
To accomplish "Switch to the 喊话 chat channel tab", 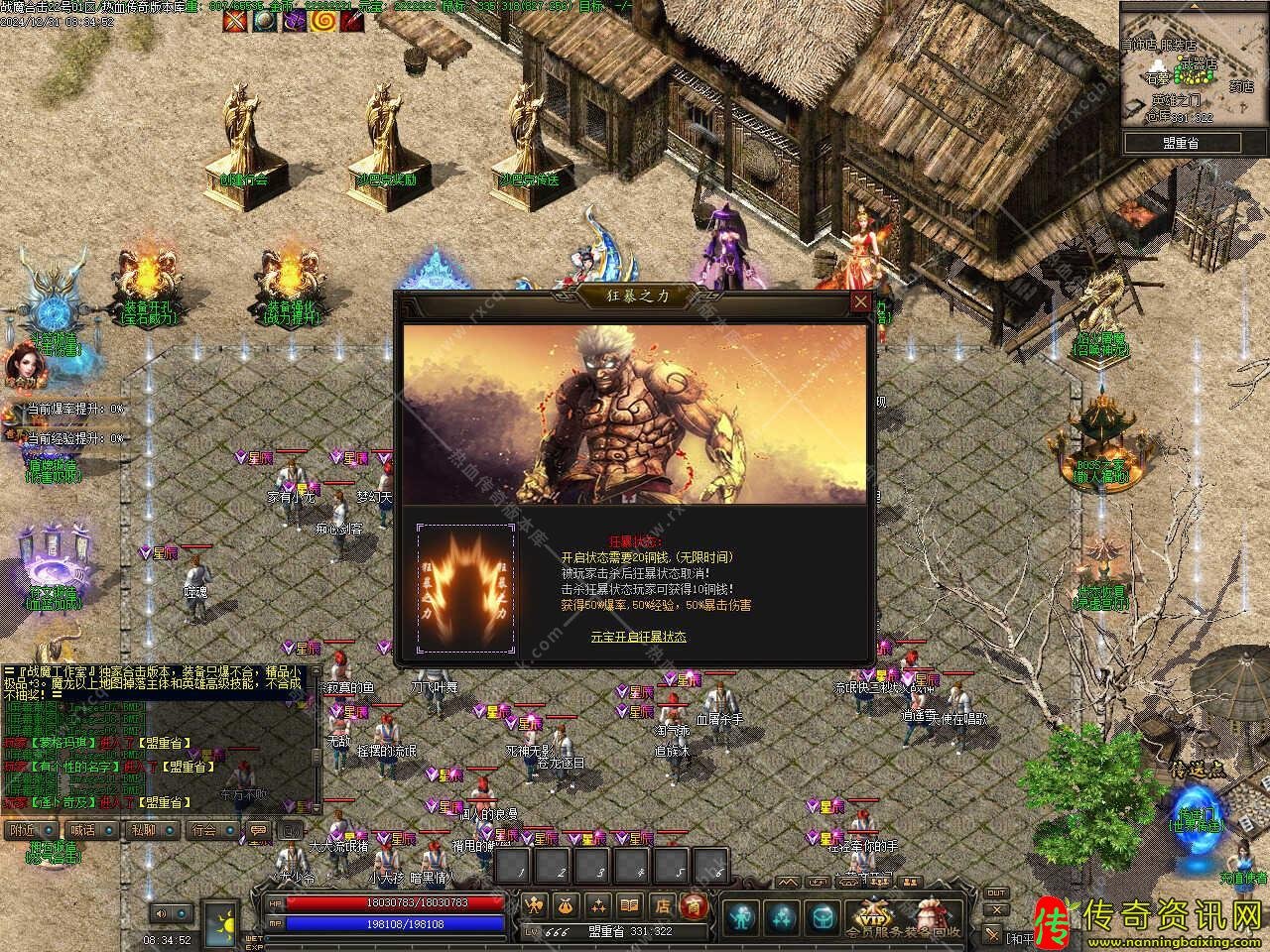I will [82, 831].
